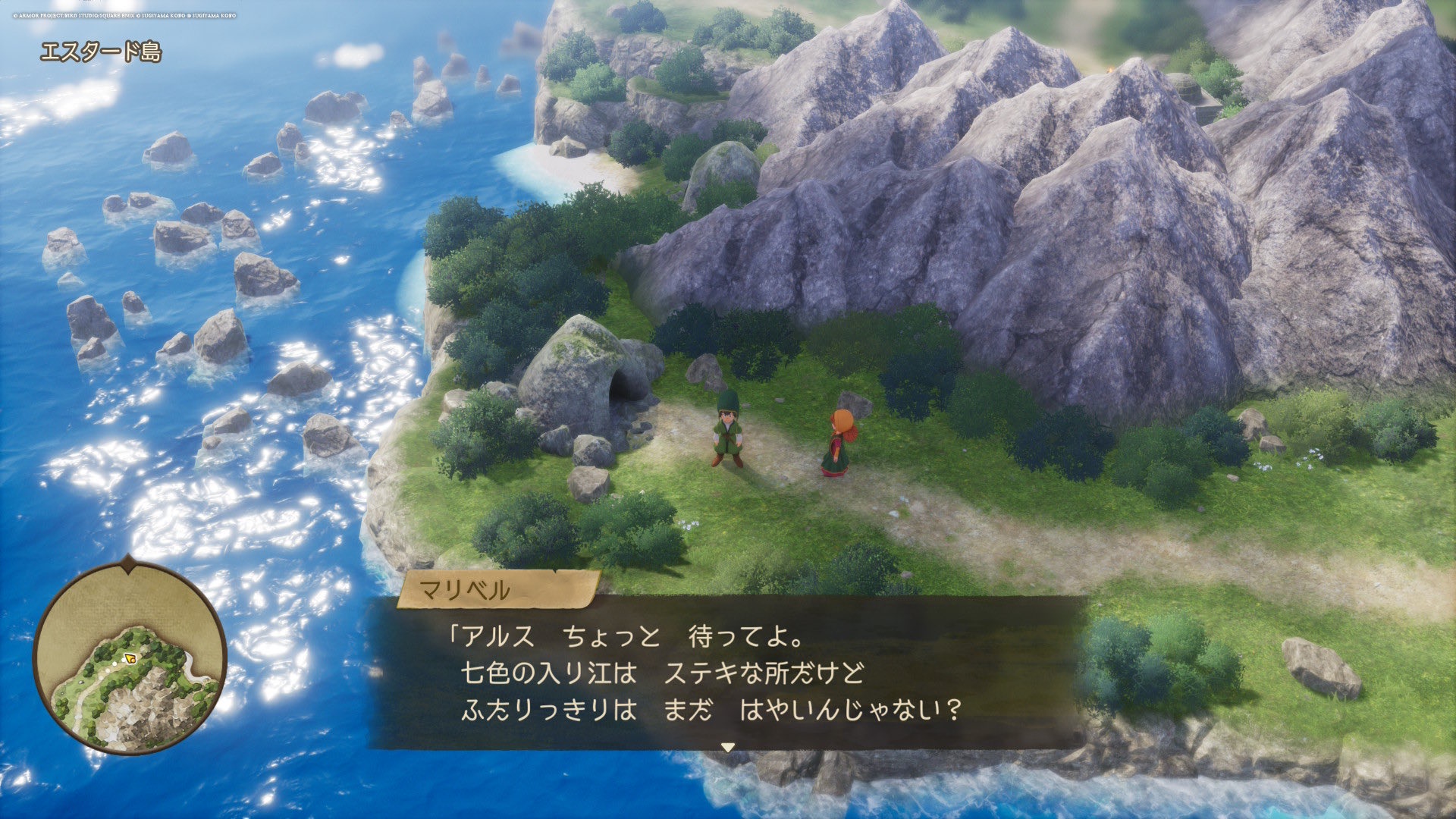Open the circular island minimap
Screen dimensions: 1456x819
tap(130, 657)
